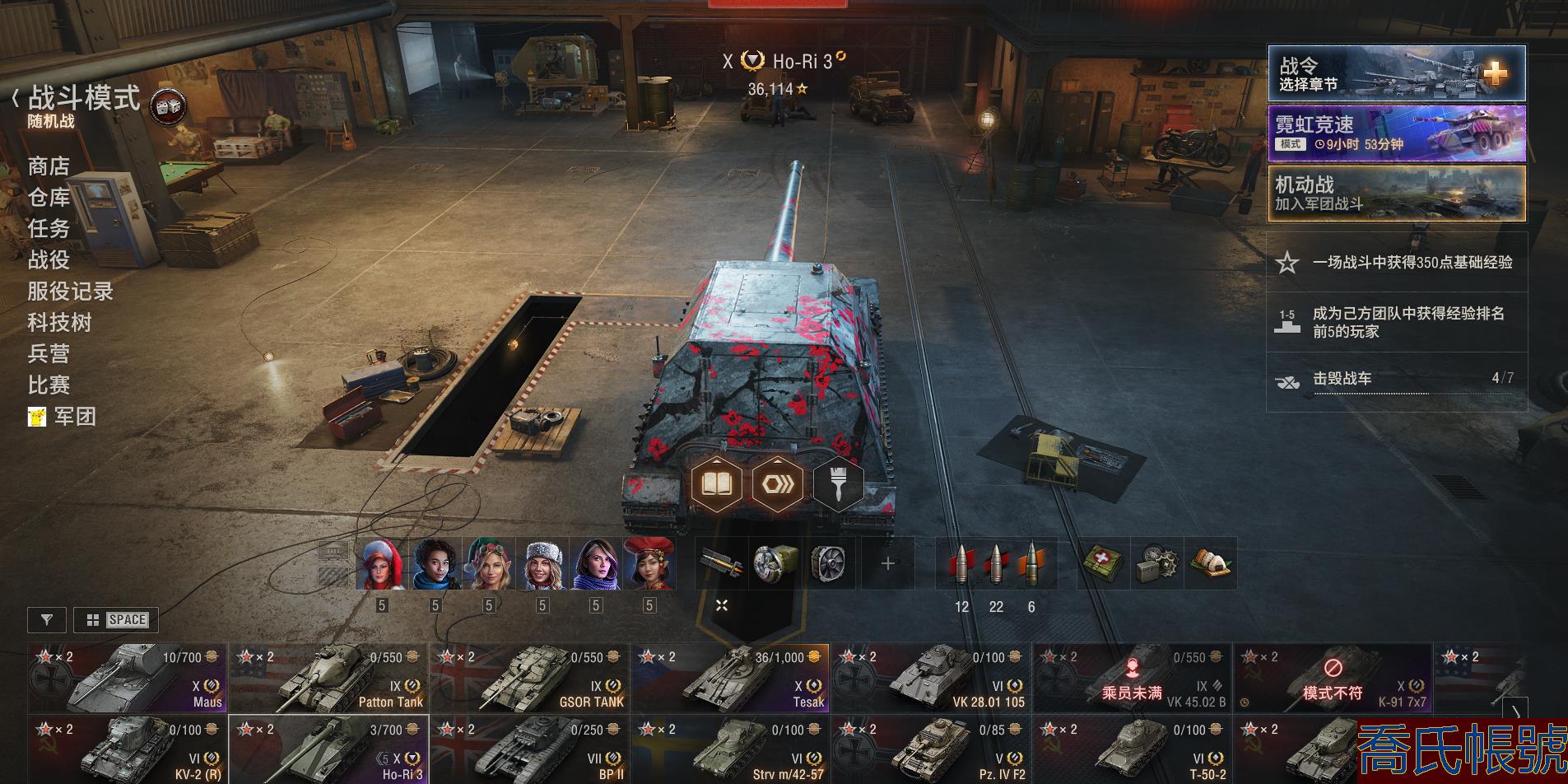The width and height of the screenshot is (1568, 784).
Task: Select the Maus tank in carousel
Action: [x=128, y=679]
